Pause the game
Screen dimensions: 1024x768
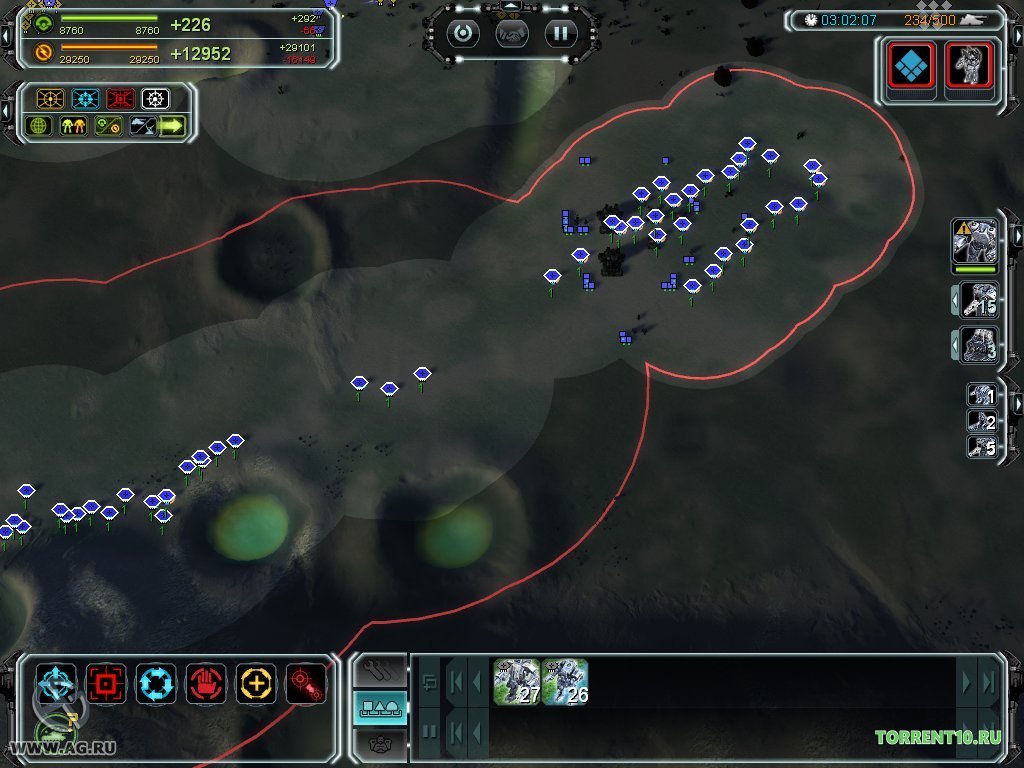561,33
